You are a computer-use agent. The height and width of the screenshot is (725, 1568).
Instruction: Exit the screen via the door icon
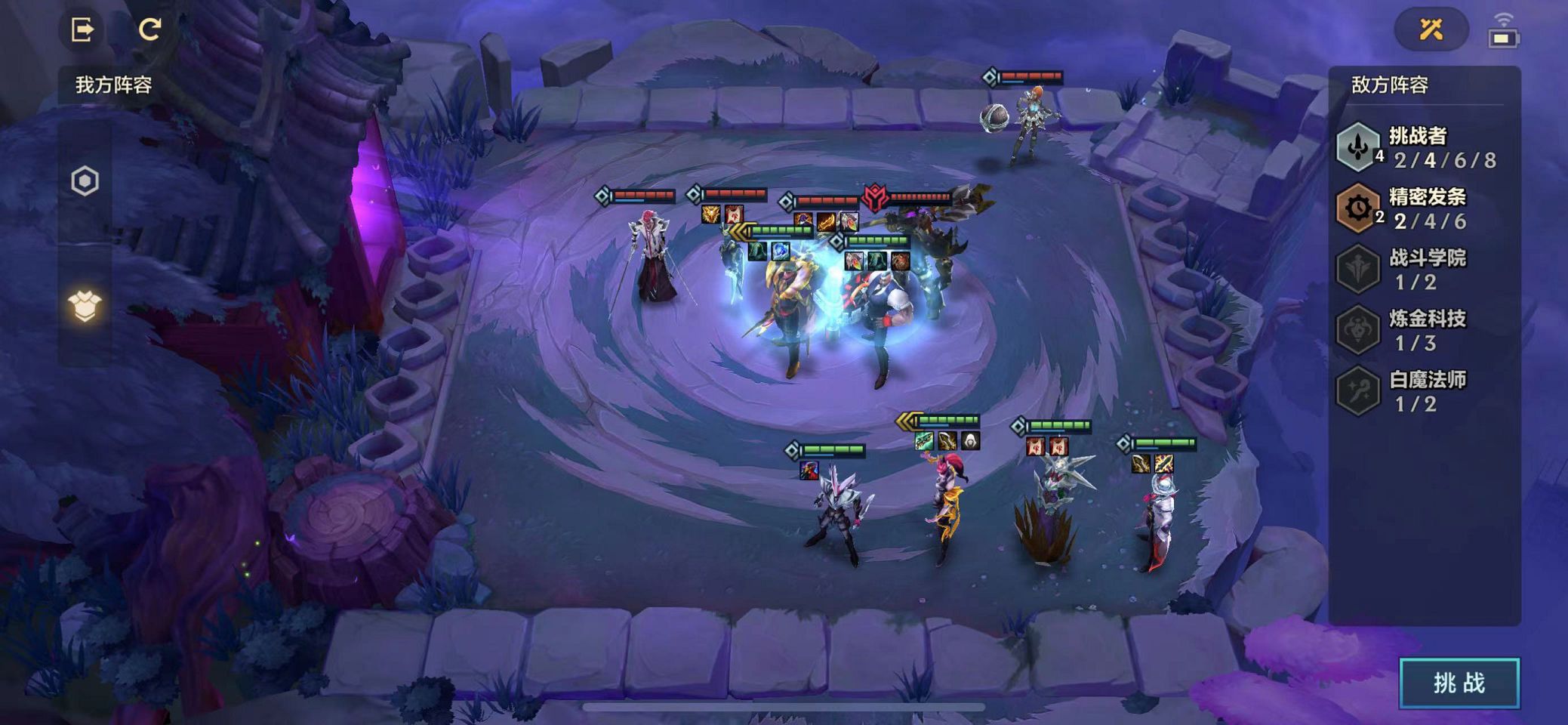pyautogui.click(x=82, y=29)
